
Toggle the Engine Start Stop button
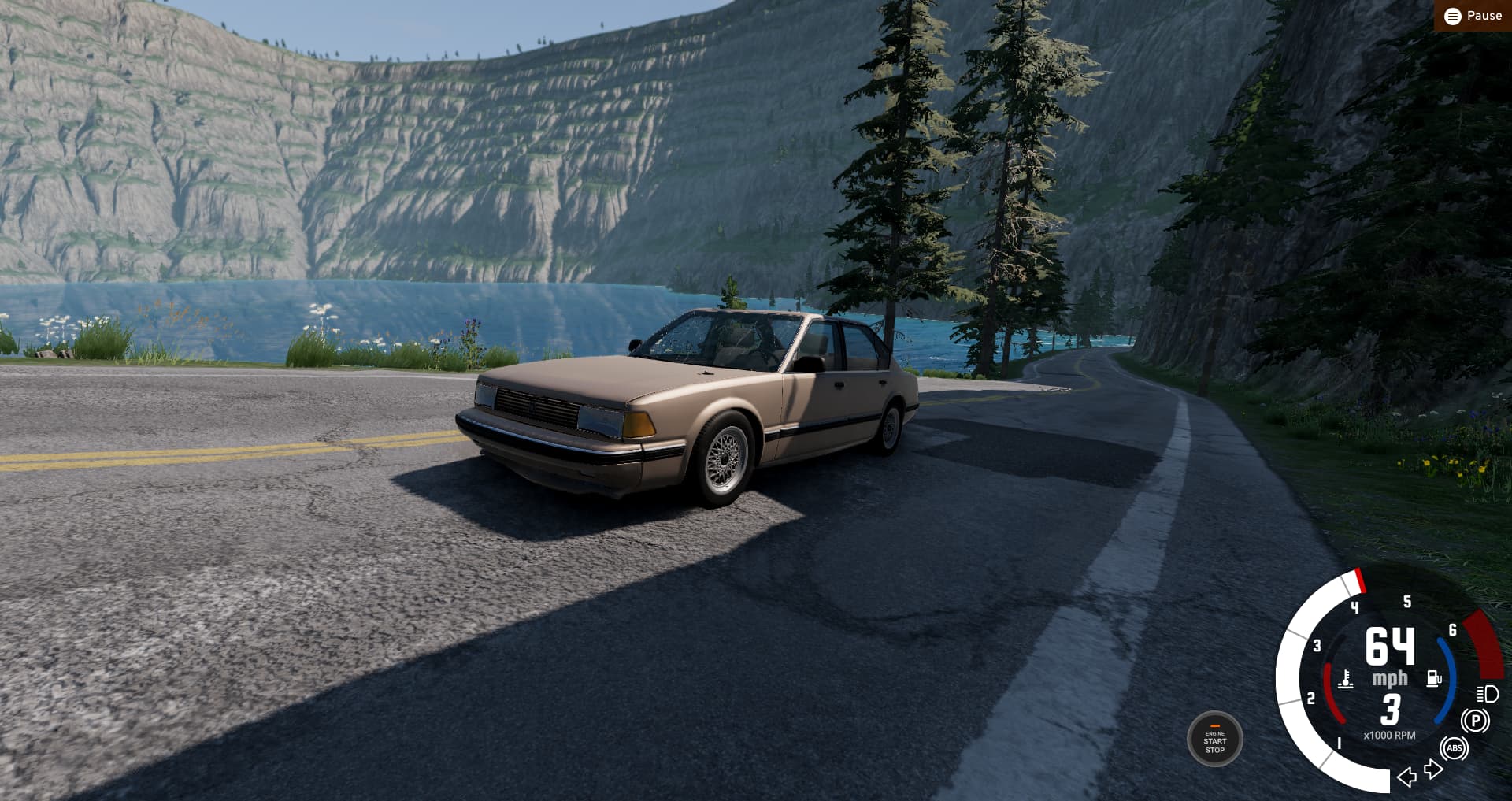click(1214, 740)
